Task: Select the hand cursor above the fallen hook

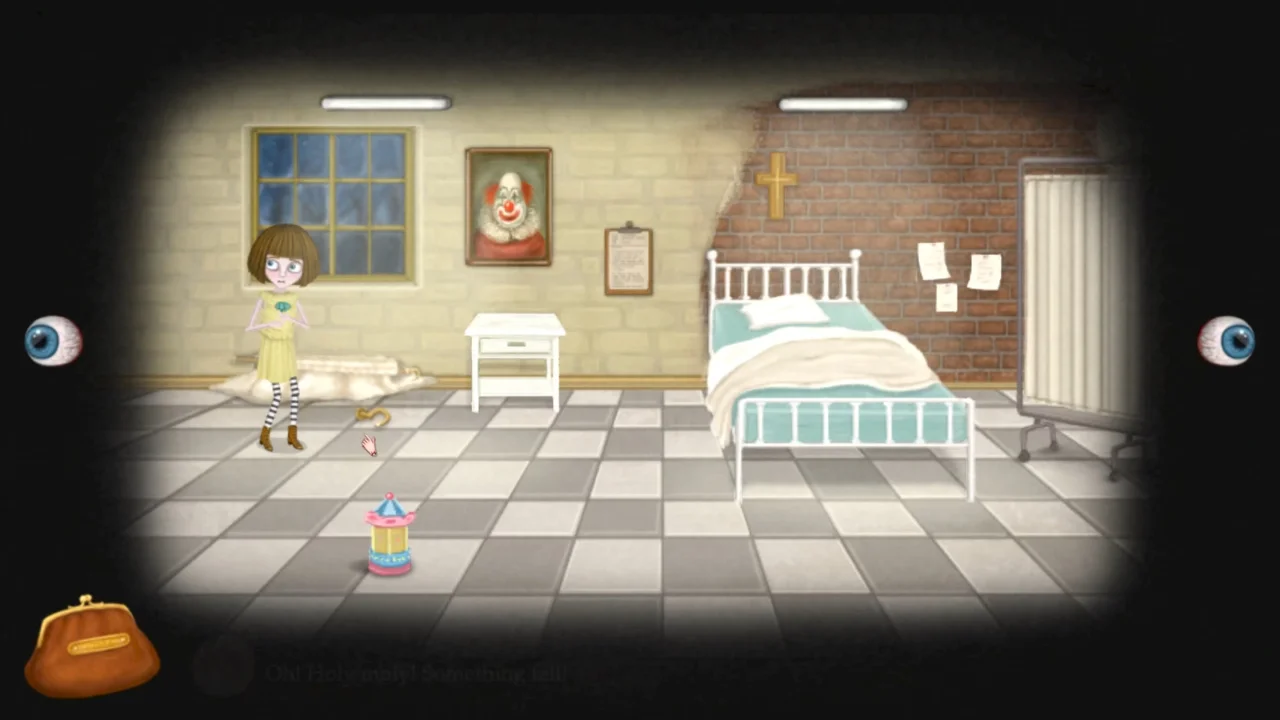Action: click(x=368, y=445)
